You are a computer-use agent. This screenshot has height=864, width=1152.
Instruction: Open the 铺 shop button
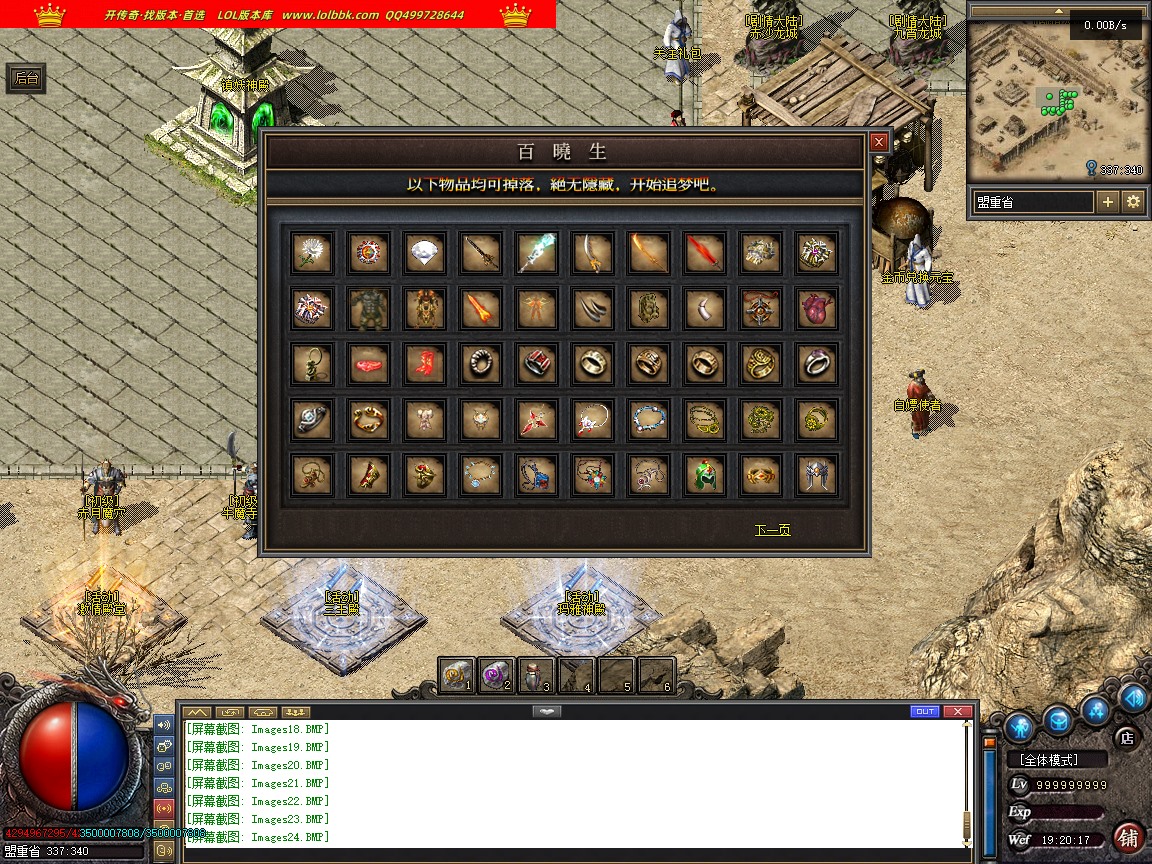[x=1128, y=837]
